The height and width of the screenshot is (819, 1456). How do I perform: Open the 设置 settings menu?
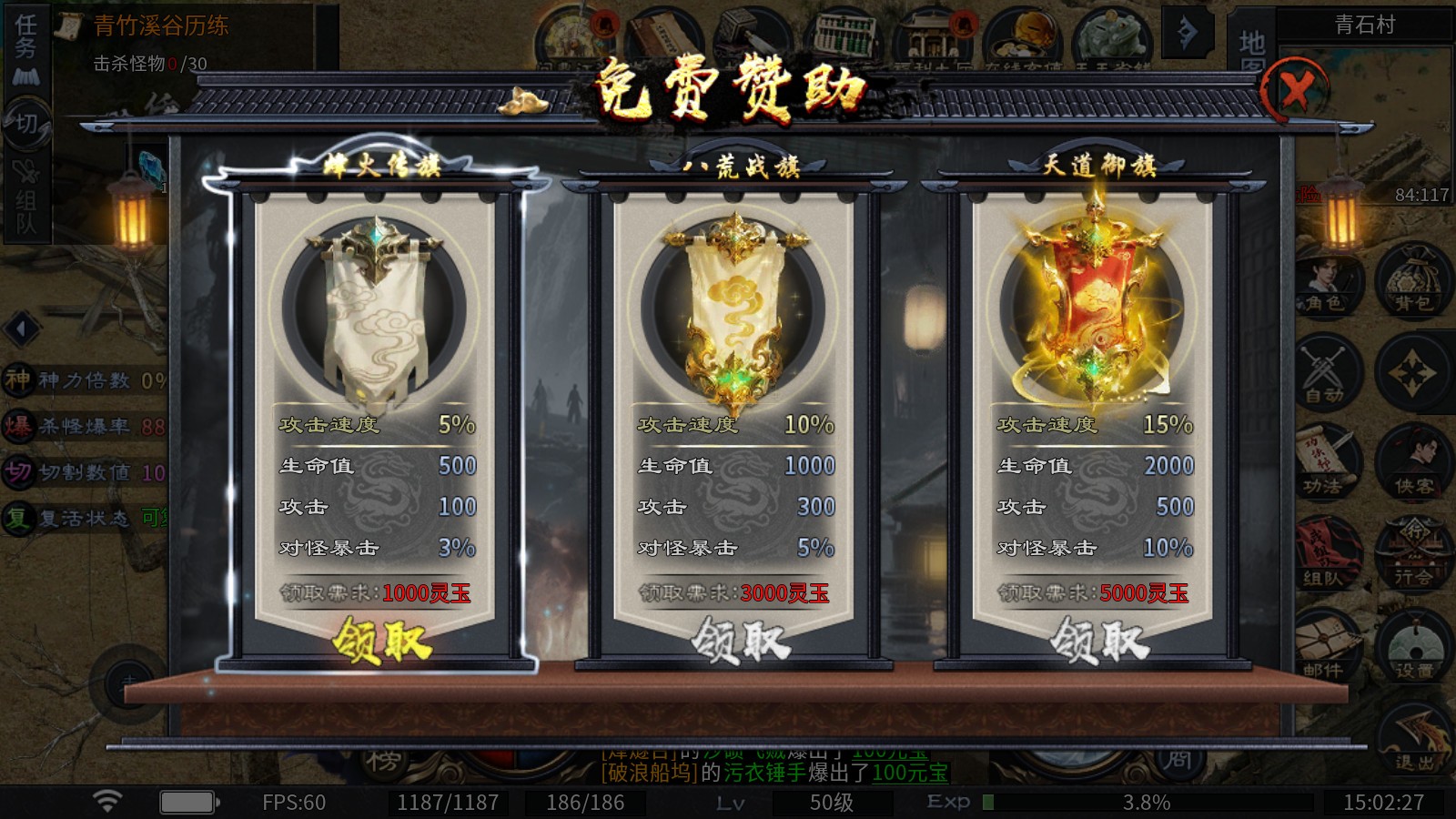tap(1412, 646)
